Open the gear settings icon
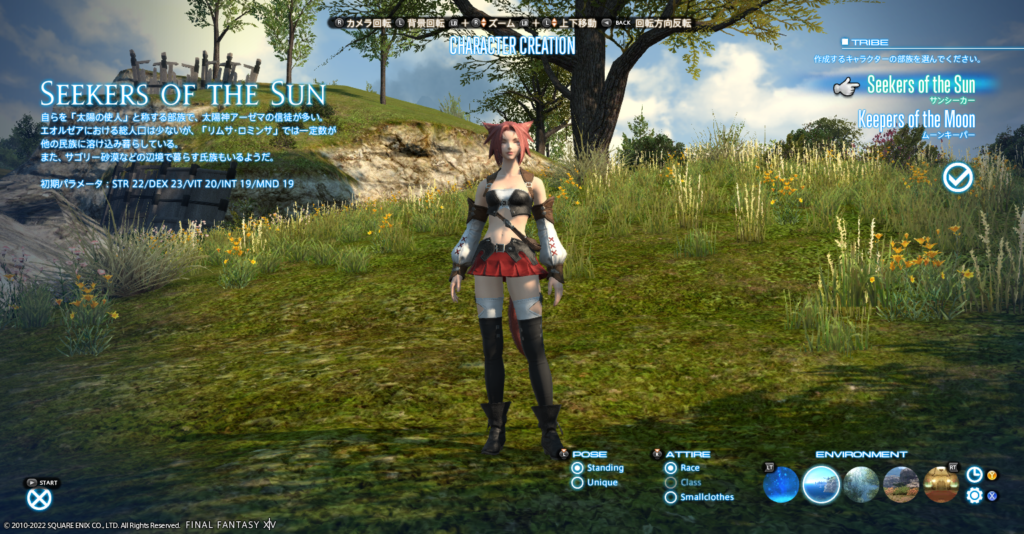The image size is (1024, 534). [974, 495]
